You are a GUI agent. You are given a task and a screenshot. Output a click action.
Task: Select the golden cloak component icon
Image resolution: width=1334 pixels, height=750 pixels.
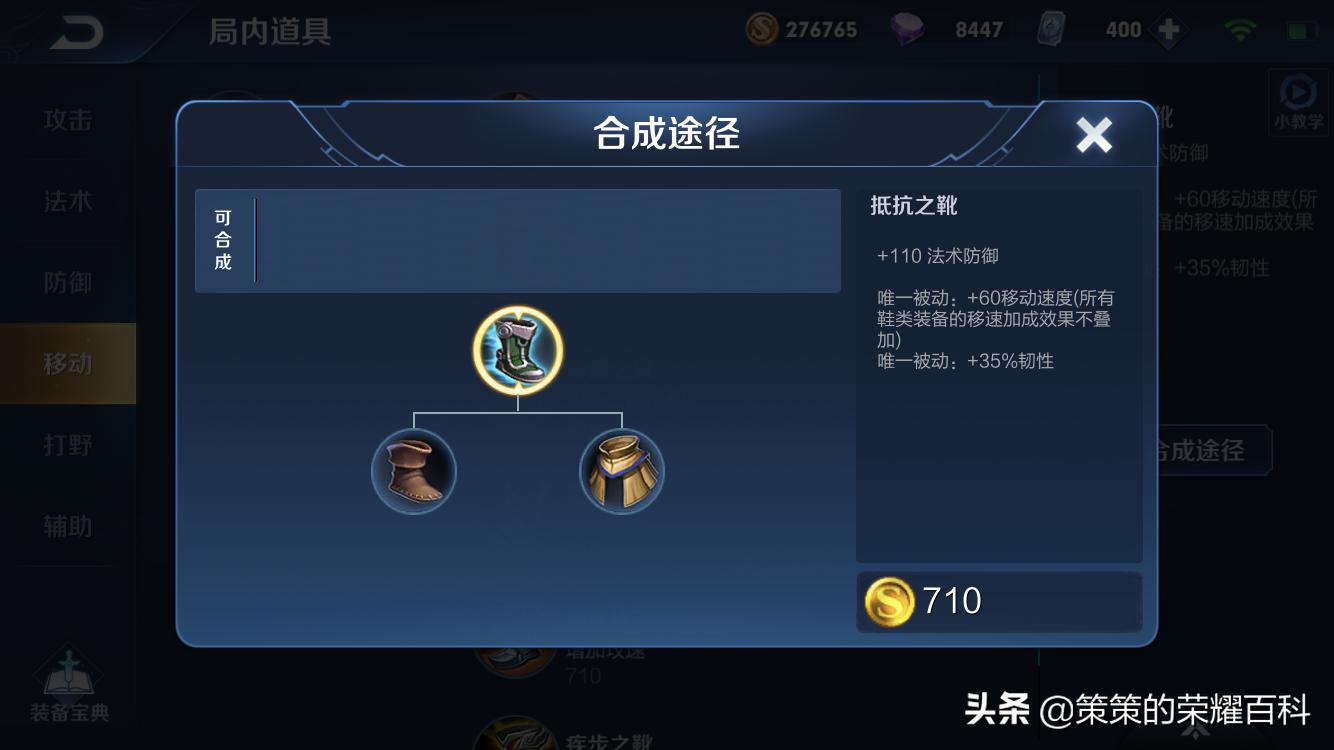(x=621, y=470)
